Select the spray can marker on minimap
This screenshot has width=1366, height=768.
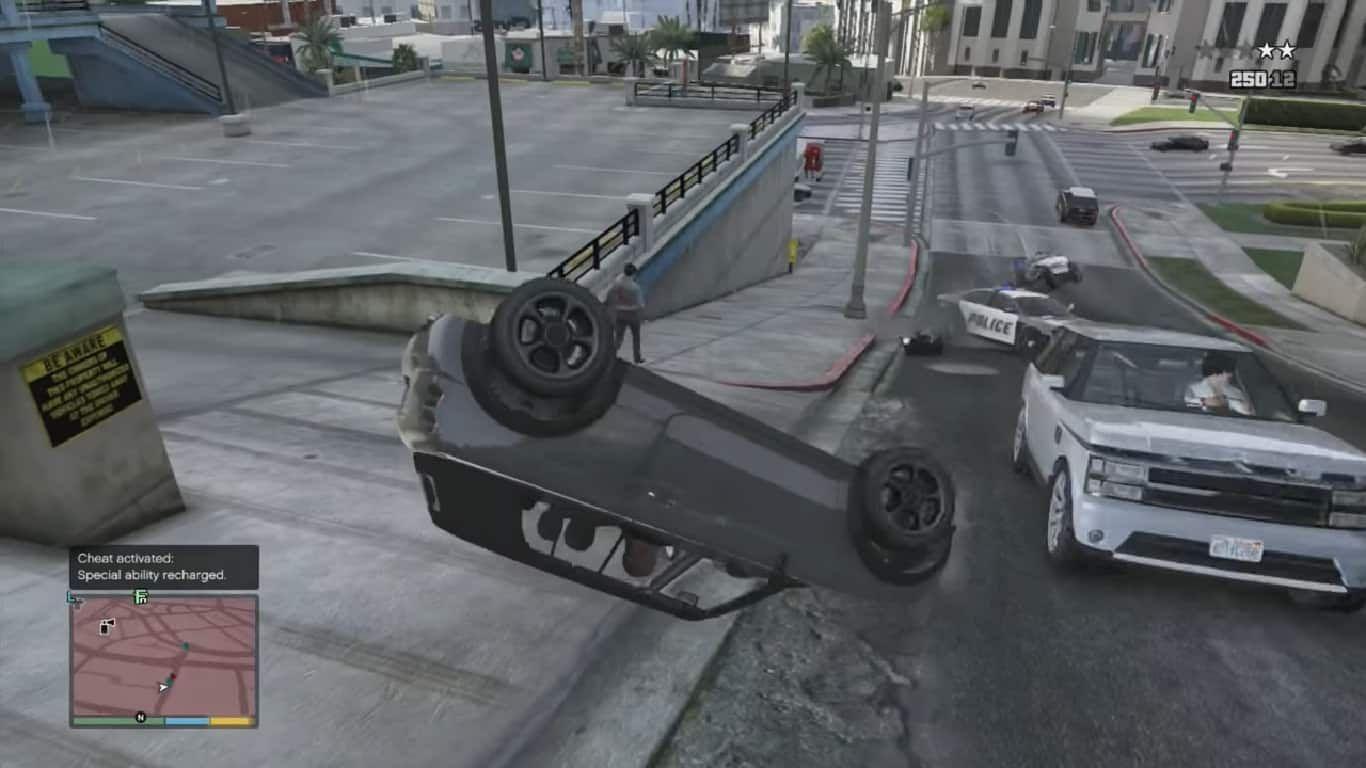(x=107, y=626)
